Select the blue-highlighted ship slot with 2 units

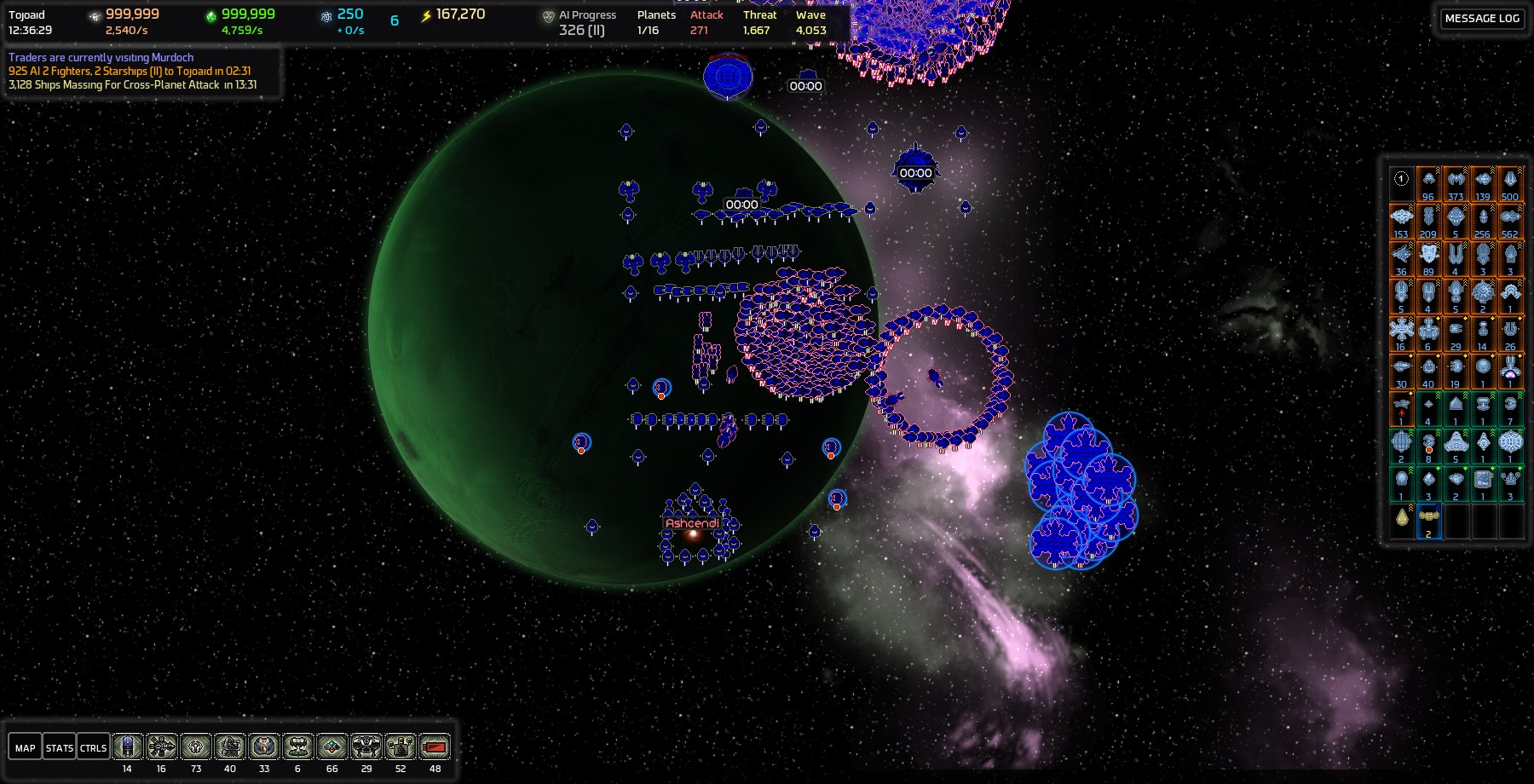[x=1428, y=521]
